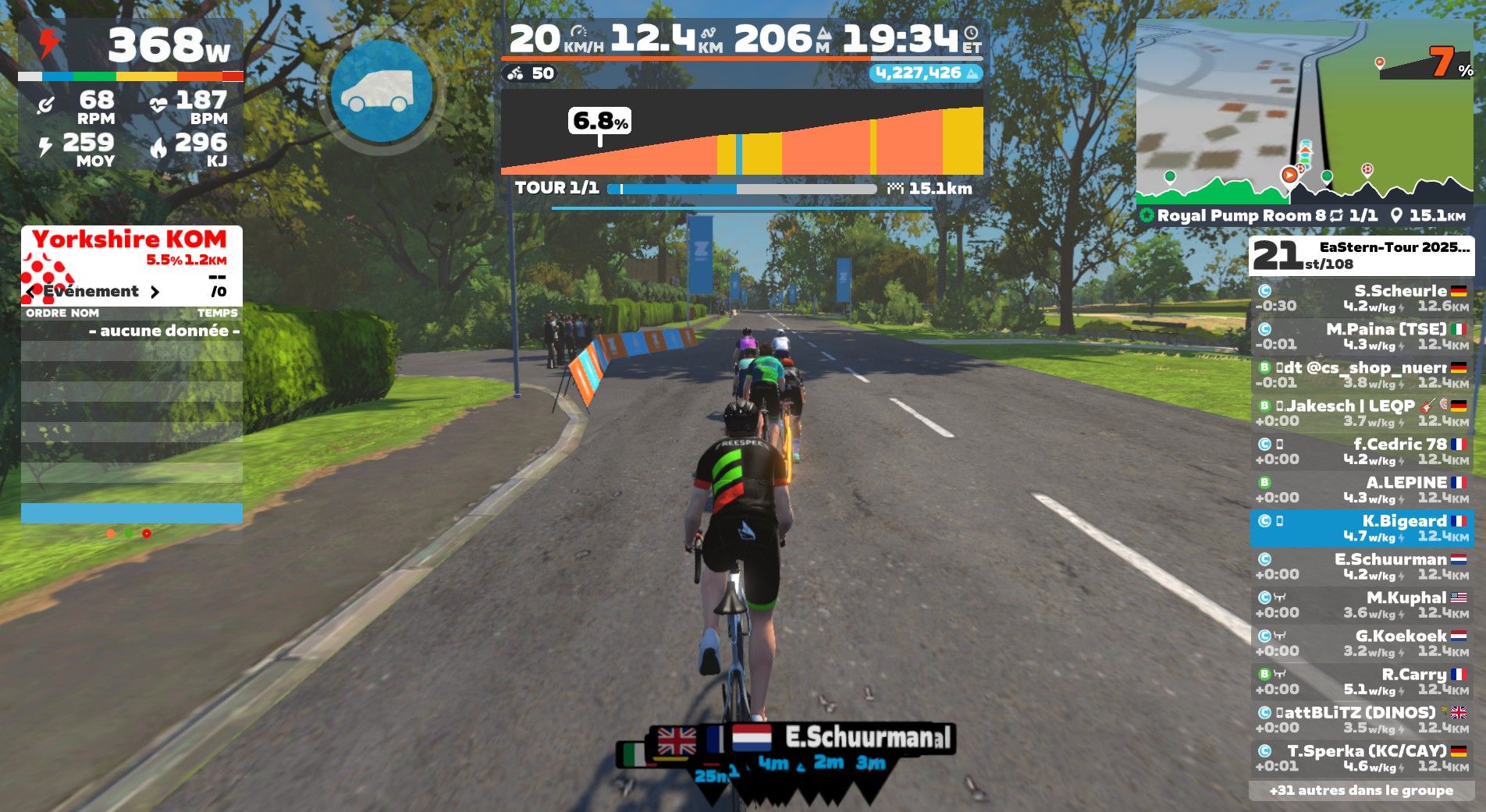Click highlighted K.Bigeard row
This screenshot has height=812, width=1486.
(1361, 528)
